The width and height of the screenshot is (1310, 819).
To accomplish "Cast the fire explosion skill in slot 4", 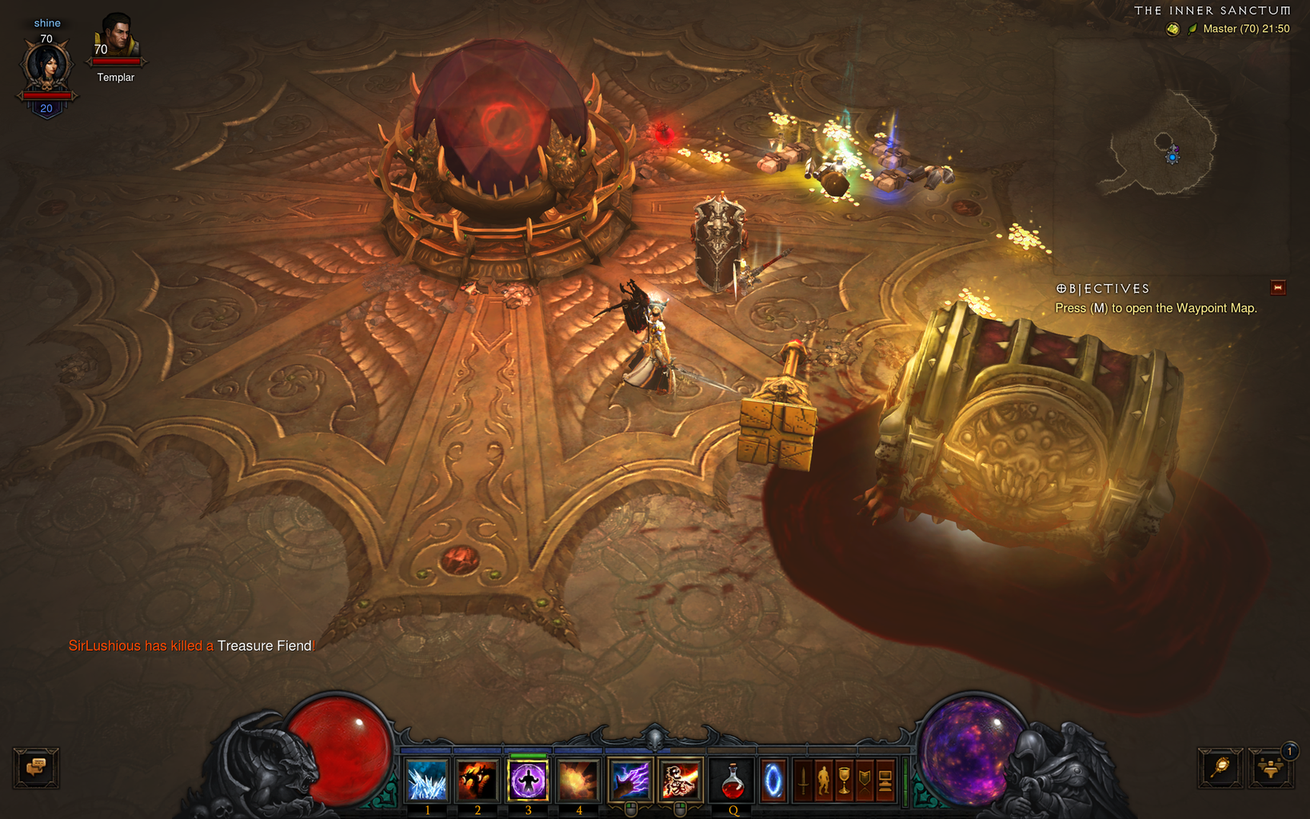I will click(x=578, y=780).
